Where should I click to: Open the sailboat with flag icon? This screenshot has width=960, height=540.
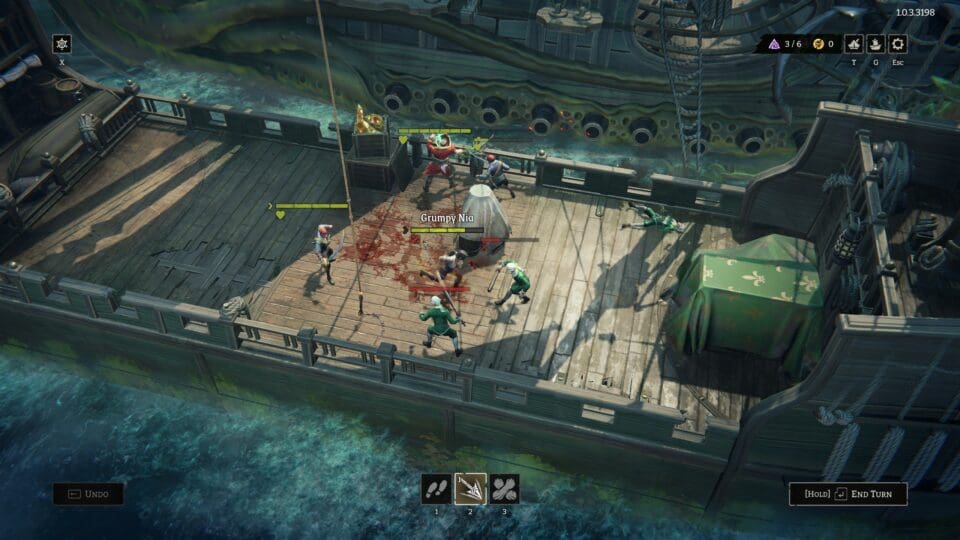point(853,44)
